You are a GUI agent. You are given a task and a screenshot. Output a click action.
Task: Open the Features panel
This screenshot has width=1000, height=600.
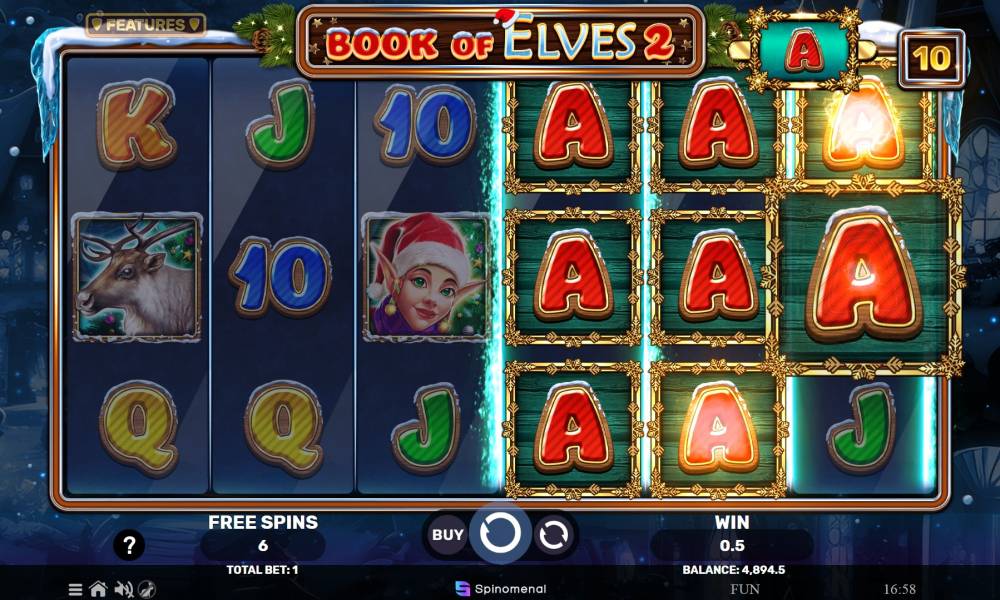[x=145, y=25]
